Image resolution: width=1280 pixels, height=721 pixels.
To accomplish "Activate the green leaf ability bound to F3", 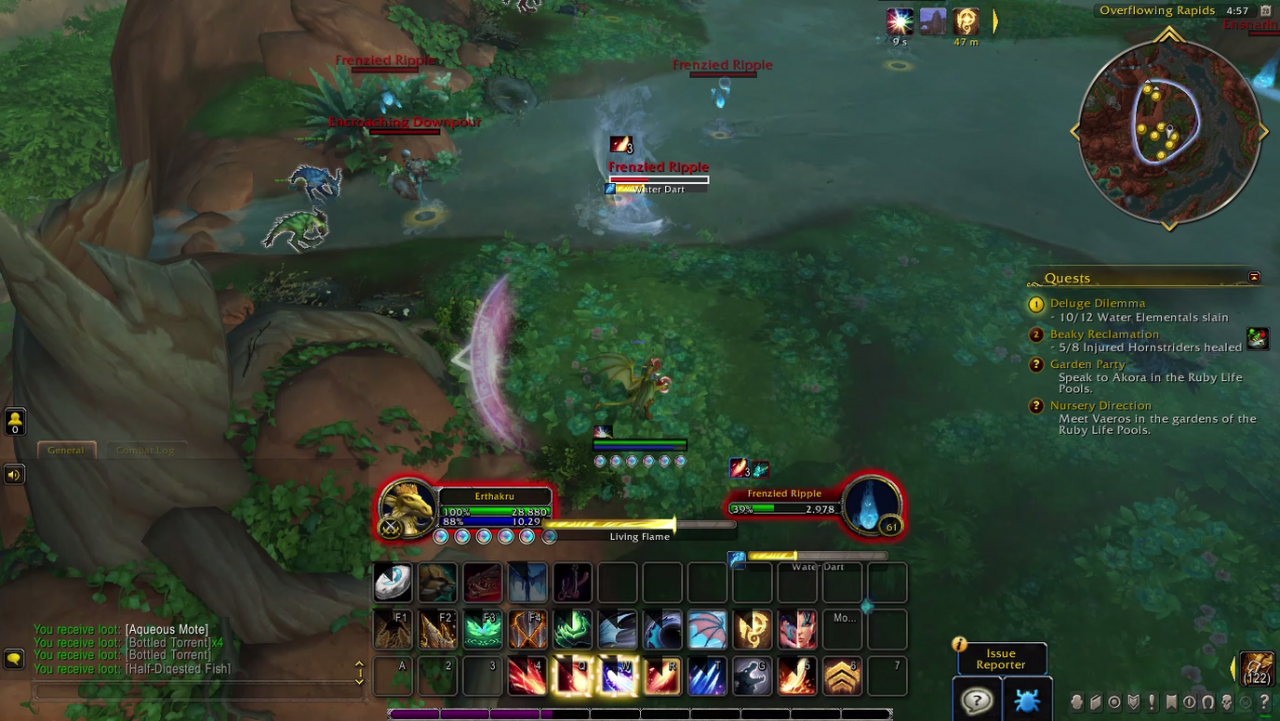I will tap(483, 630).
